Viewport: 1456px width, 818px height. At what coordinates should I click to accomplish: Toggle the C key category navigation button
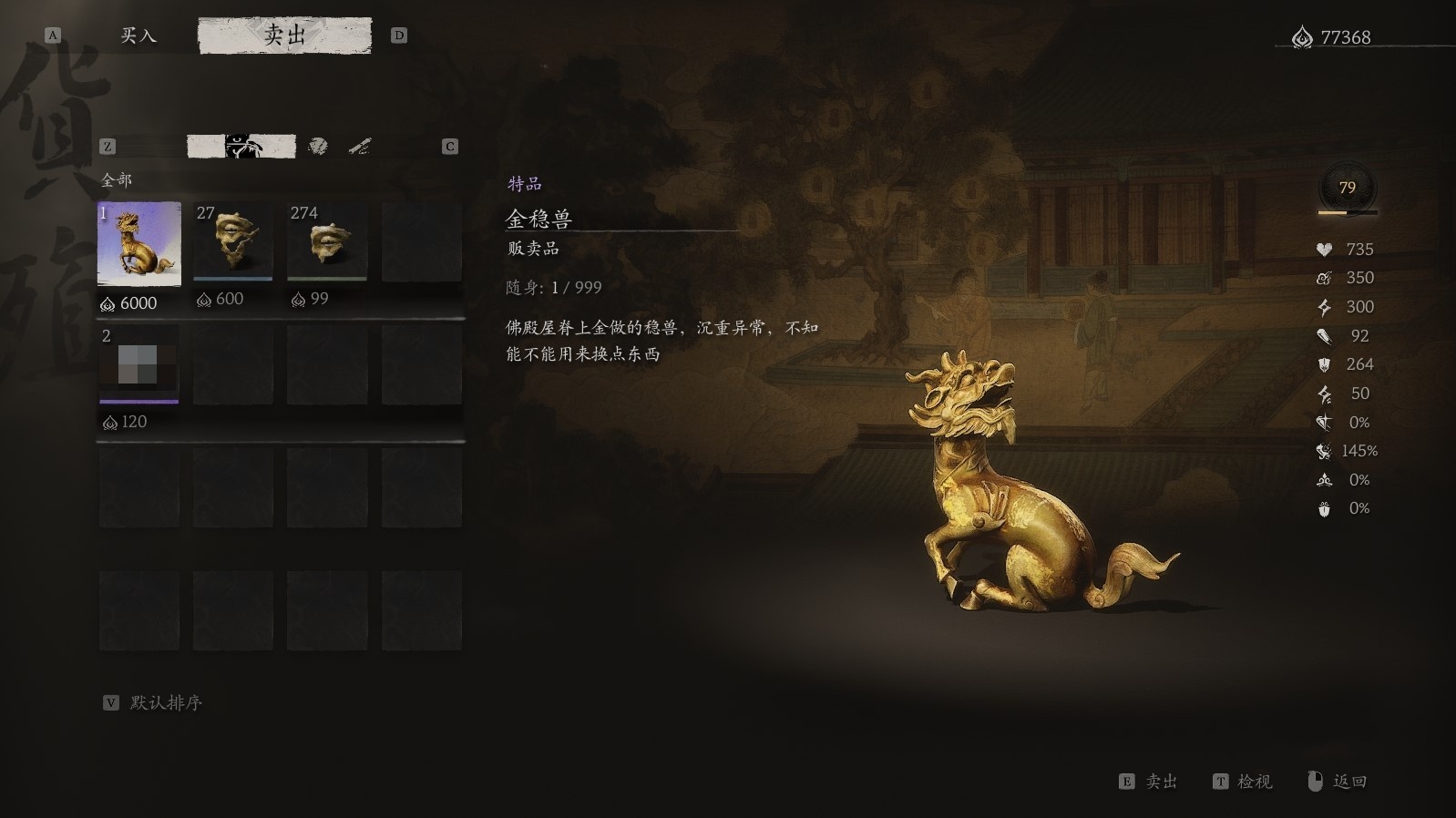tap(448, 144)
